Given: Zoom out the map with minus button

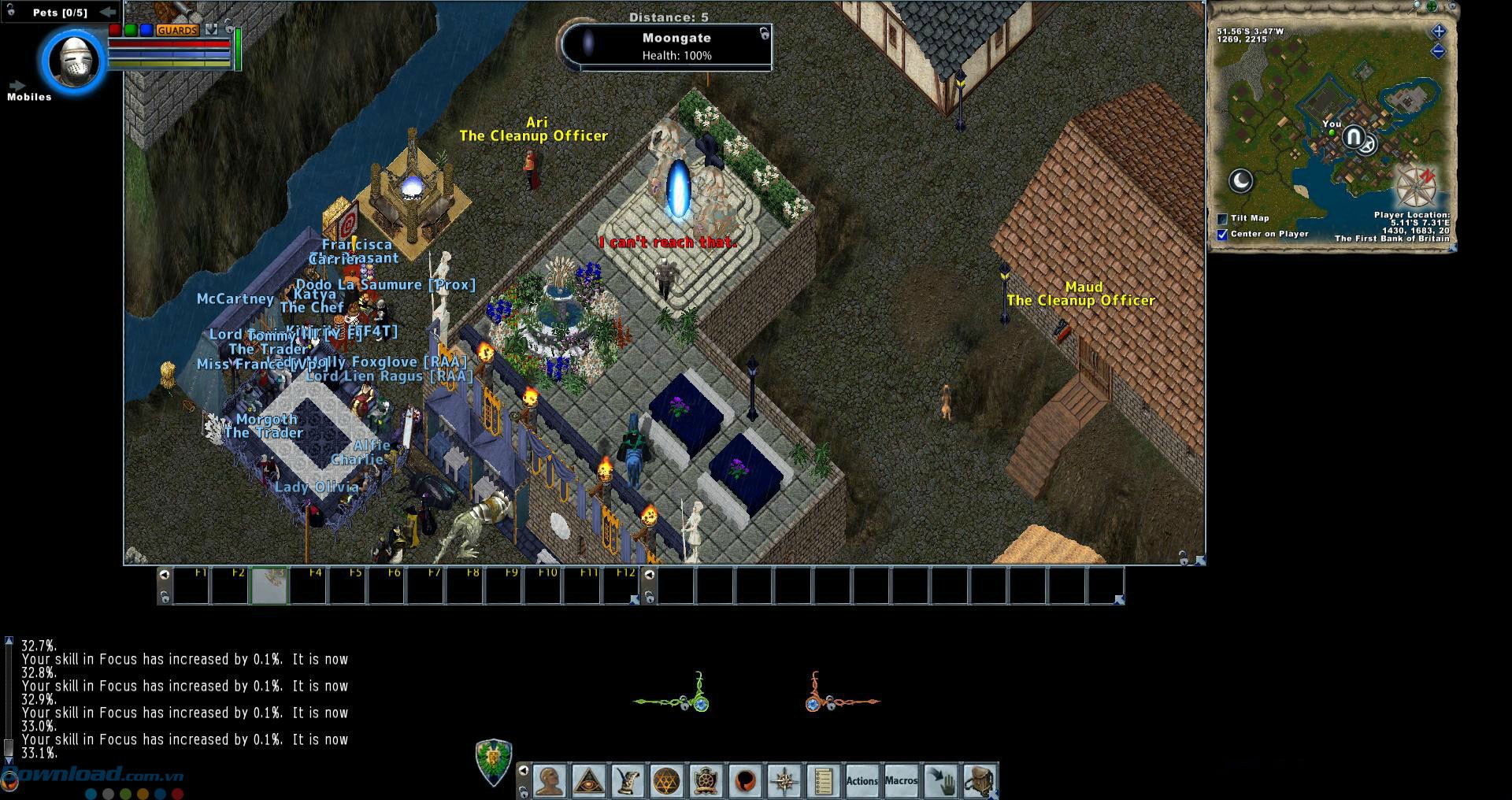Looking at the screenshot, I should pos(1438,51).
